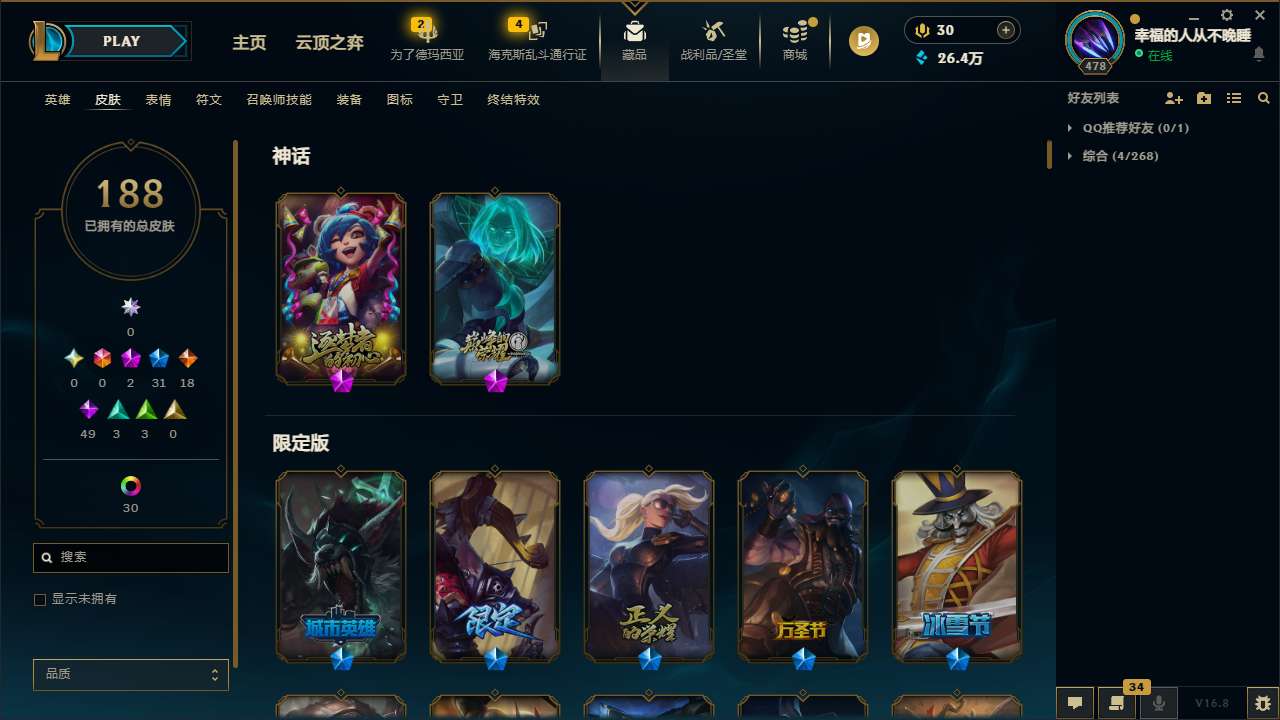Click the PLAY button
Screen dimensions: 1280x720
[121, 41]
